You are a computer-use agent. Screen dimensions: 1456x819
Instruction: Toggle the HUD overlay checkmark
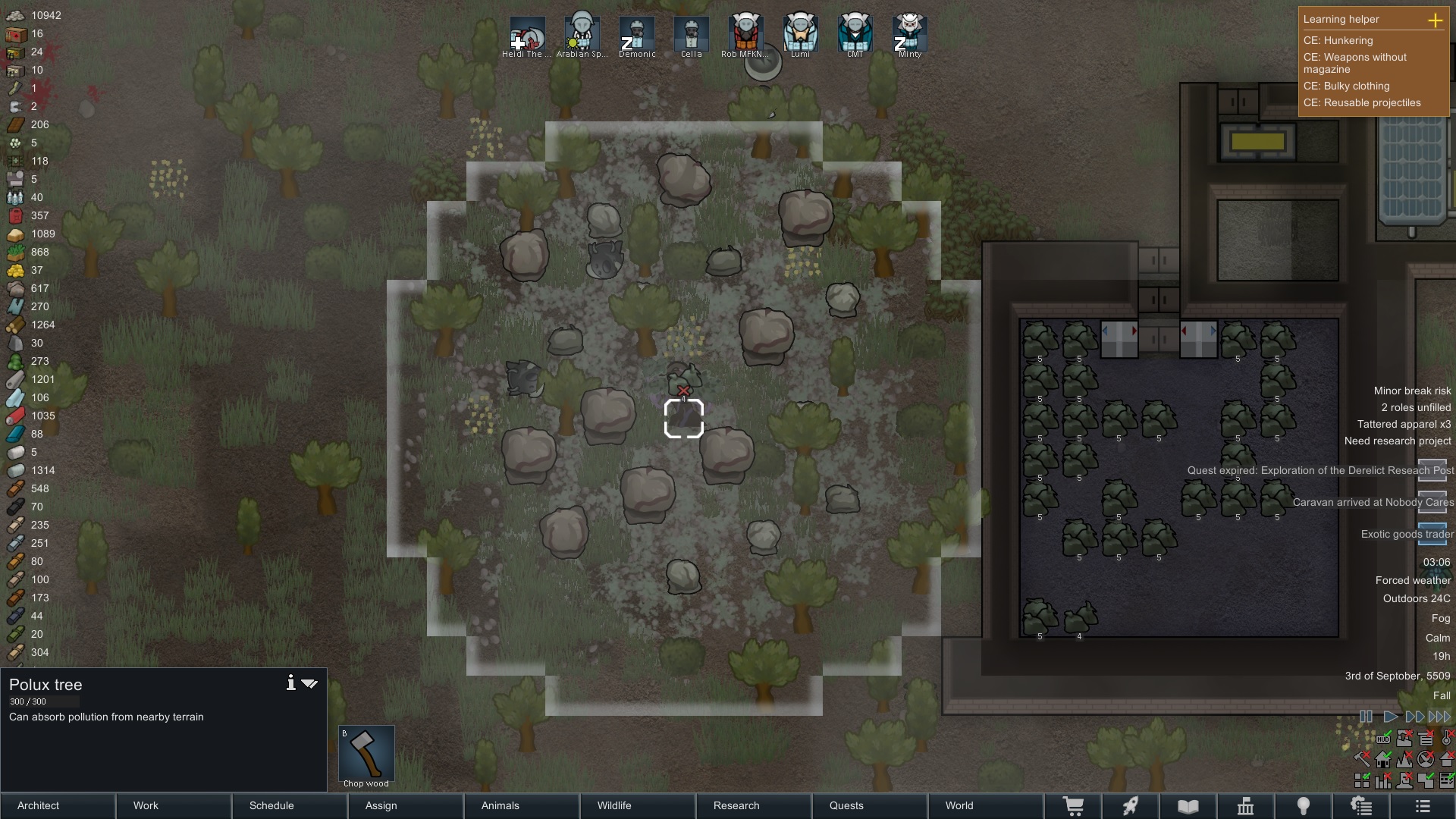1383,739
